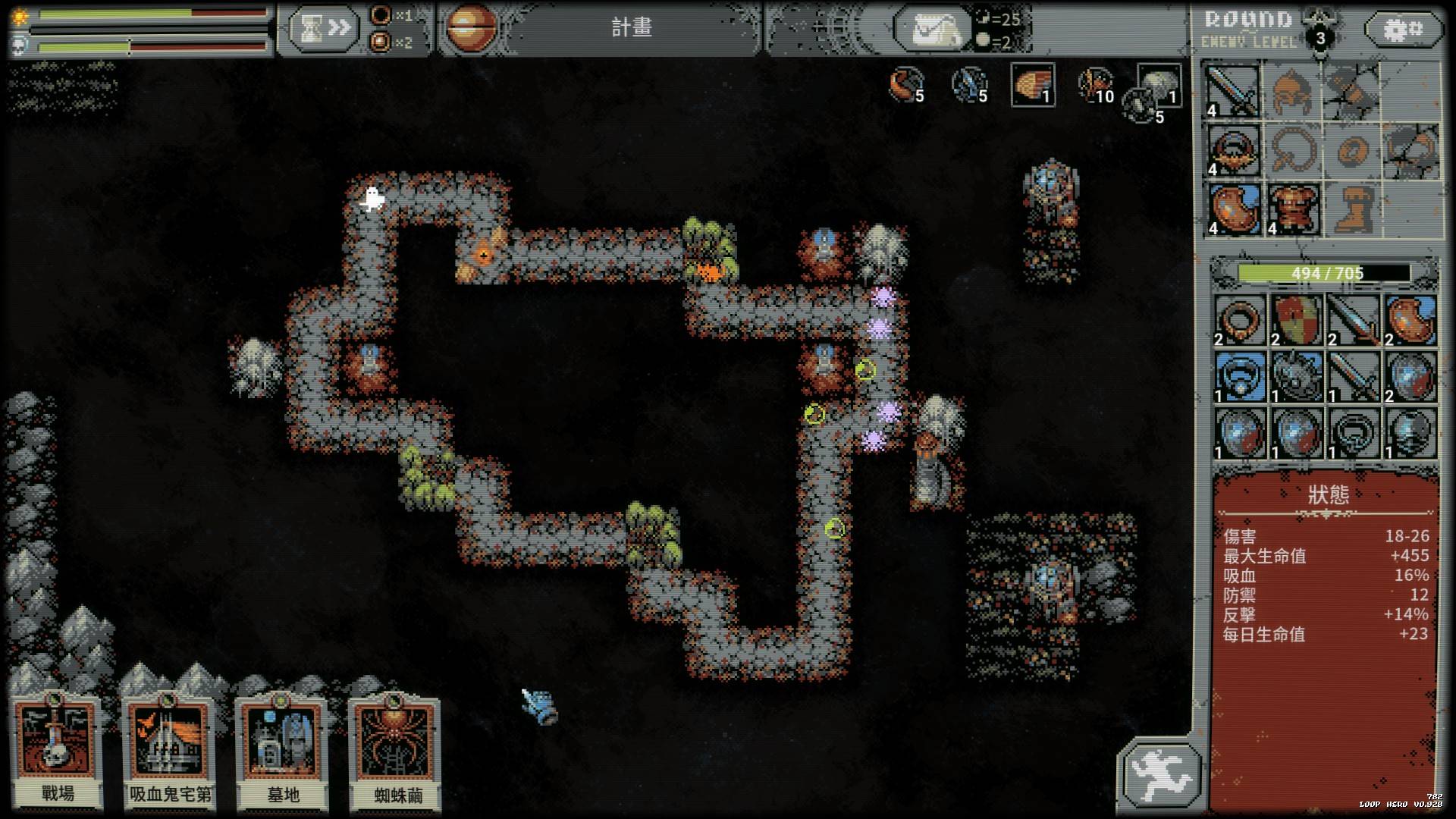1456x819 pixels.
Task: Click the 計畫 planning mode bar
Action: click(631, 28)
